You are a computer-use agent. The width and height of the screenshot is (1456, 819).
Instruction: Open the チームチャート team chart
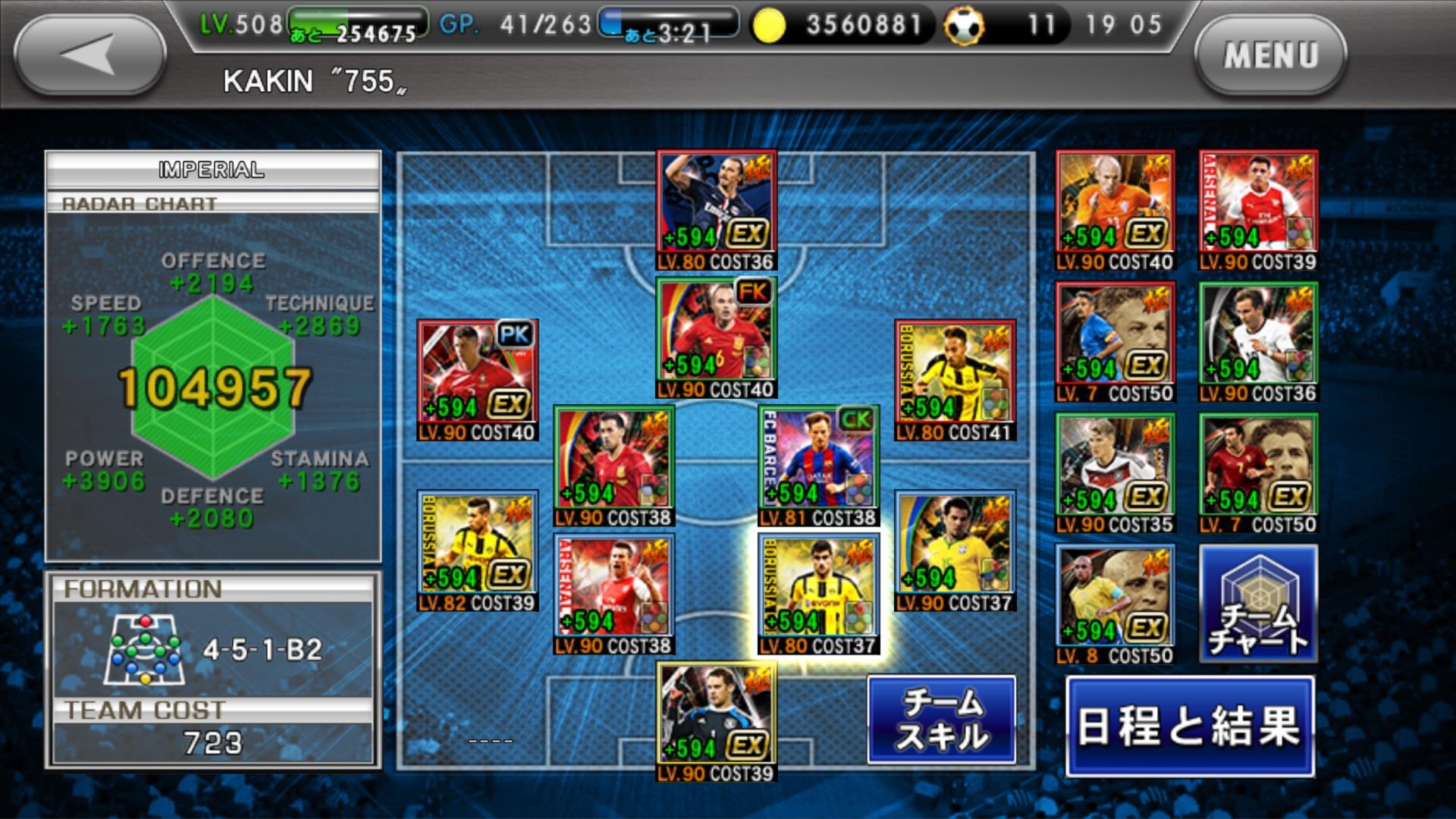(x=1258, y=604)
